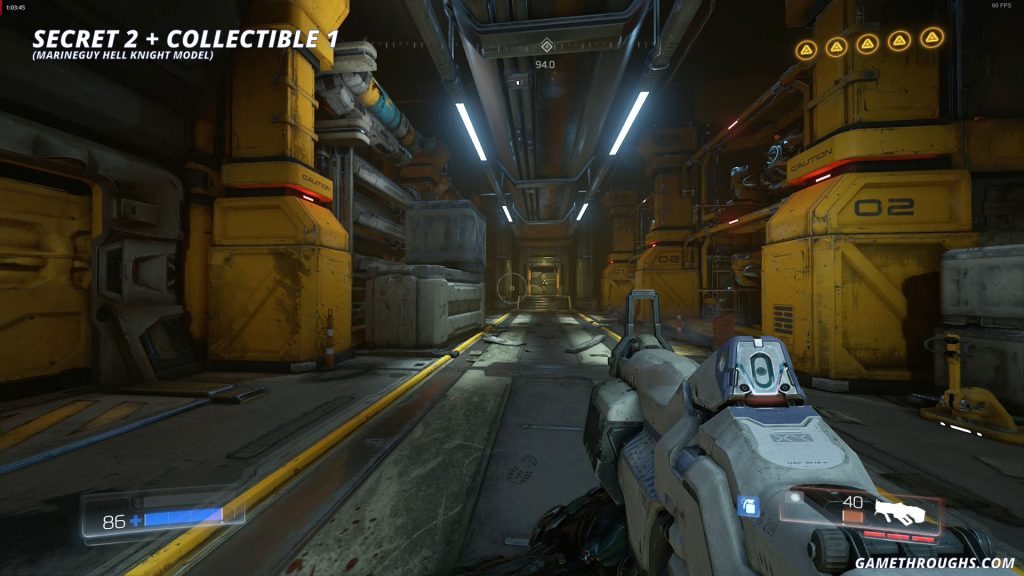The image size is (1024, 576).
Task: Click the blue weapon mod icon
Action: tap(748, 507)
